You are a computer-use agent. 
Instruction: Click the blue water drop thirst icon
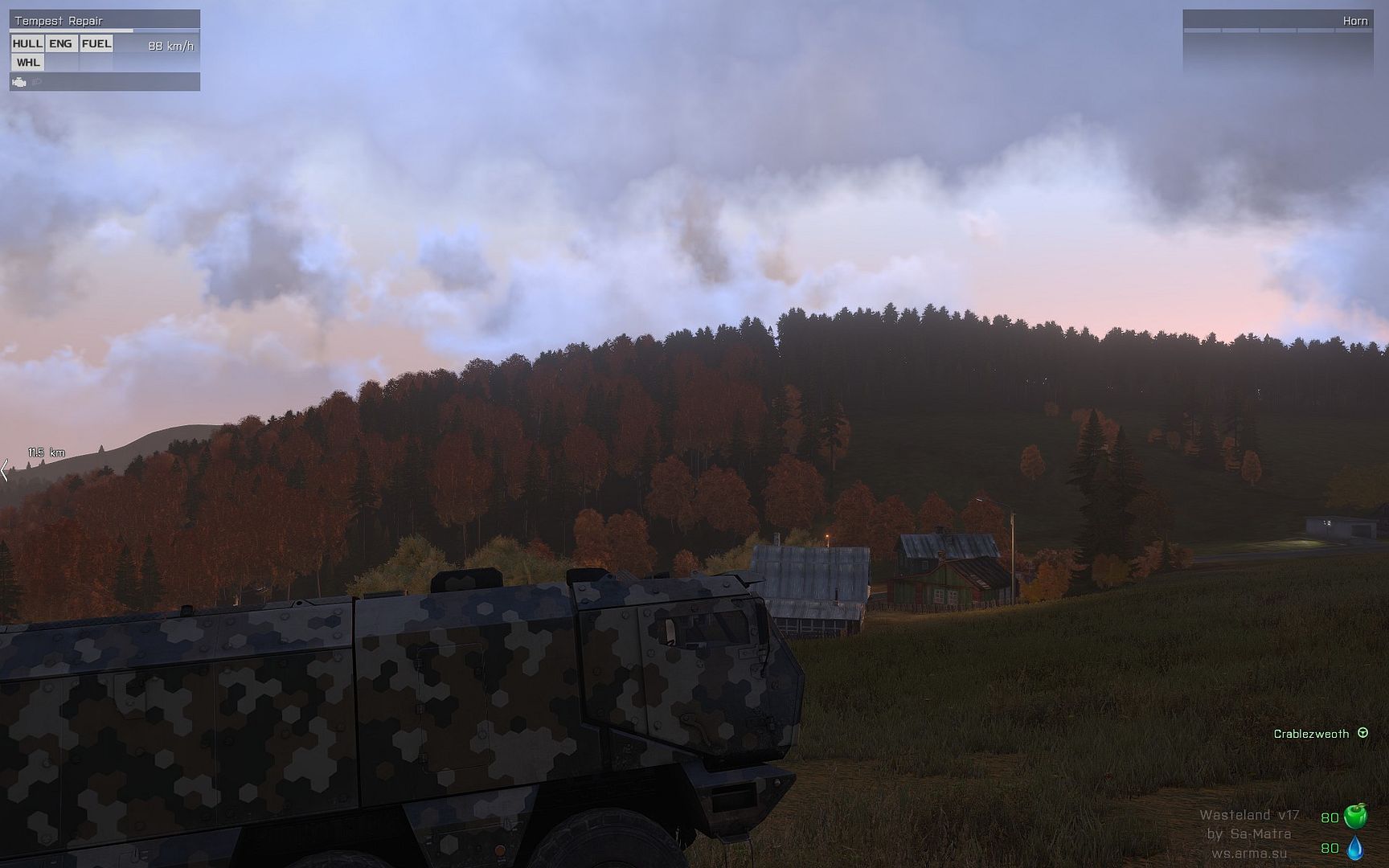click(x=1355, y=848)
